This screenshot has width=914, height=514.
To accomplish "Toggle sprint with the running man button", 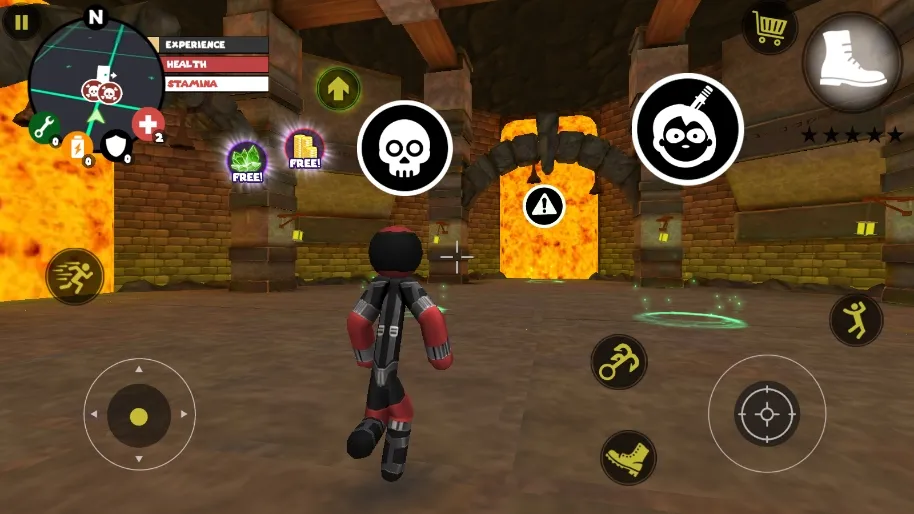I will pyautogui.click(x=75, y=276).
